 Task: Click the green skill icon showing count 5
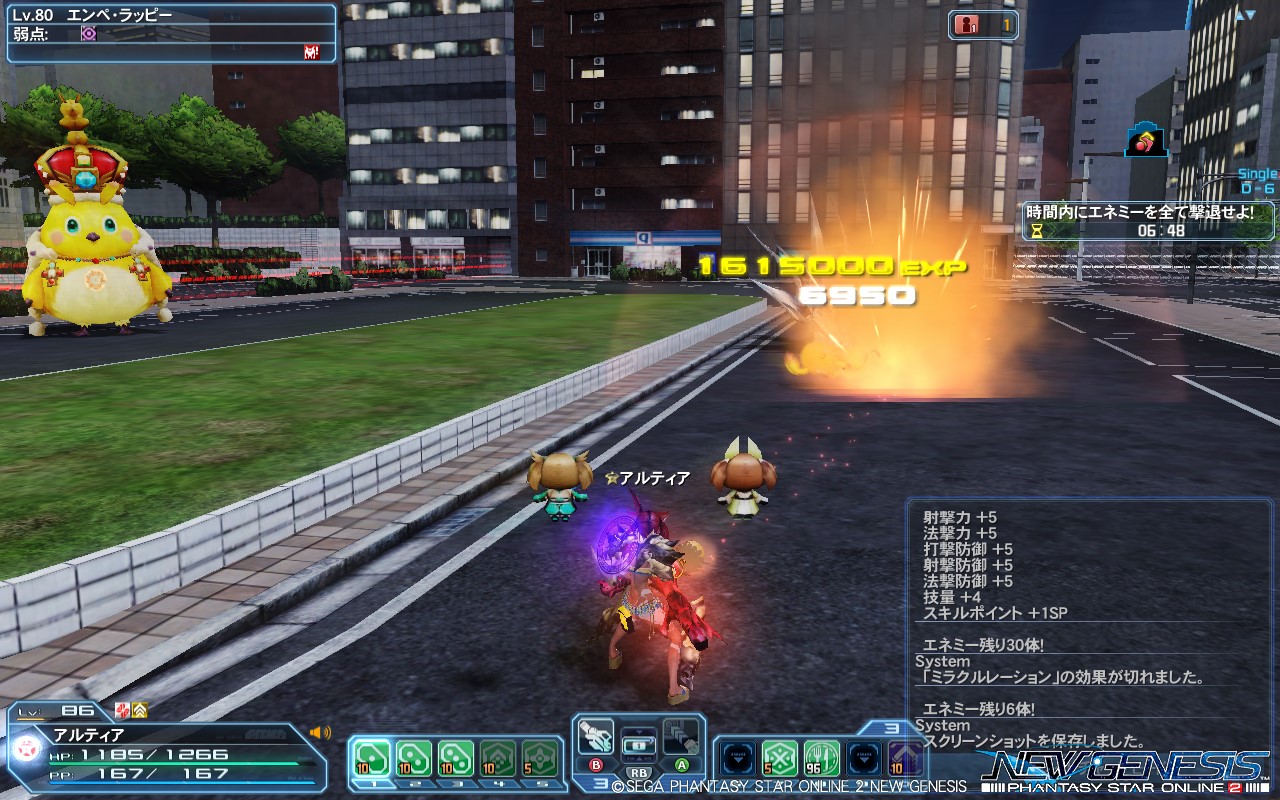(x=779, y=757)
